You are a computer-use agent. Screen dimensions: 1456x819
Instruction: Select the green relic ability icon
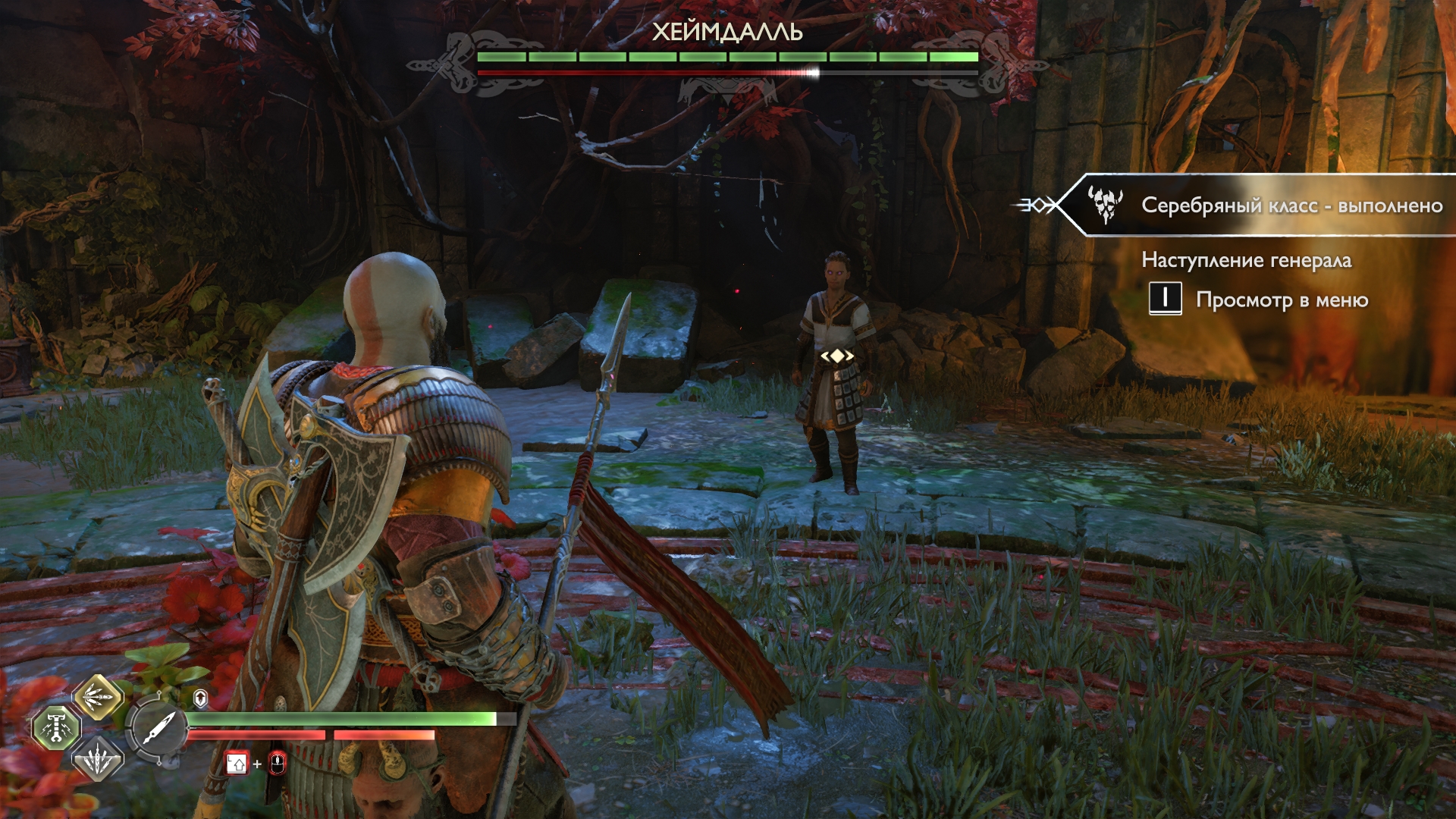(x=56, y=728)
